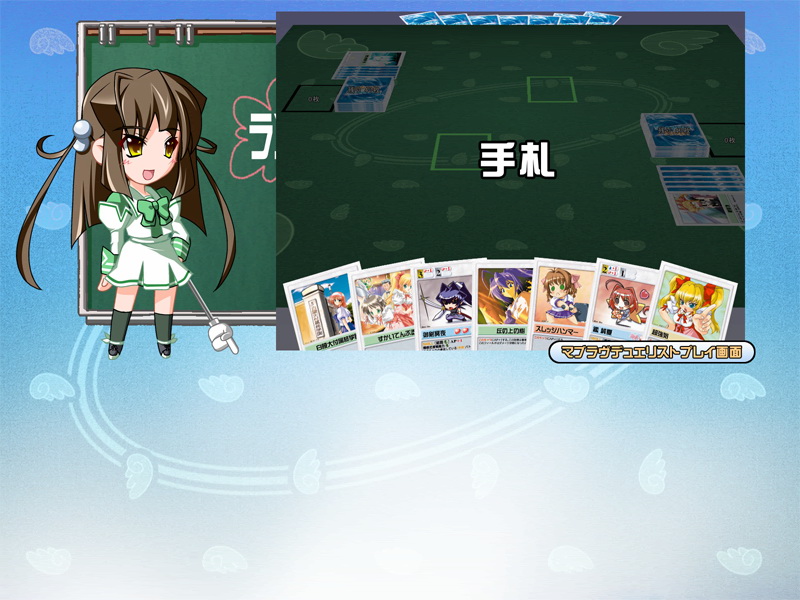This screenshot has height=600, width=800.
Task: Select the school building card in hand
Action: [319, 310]
